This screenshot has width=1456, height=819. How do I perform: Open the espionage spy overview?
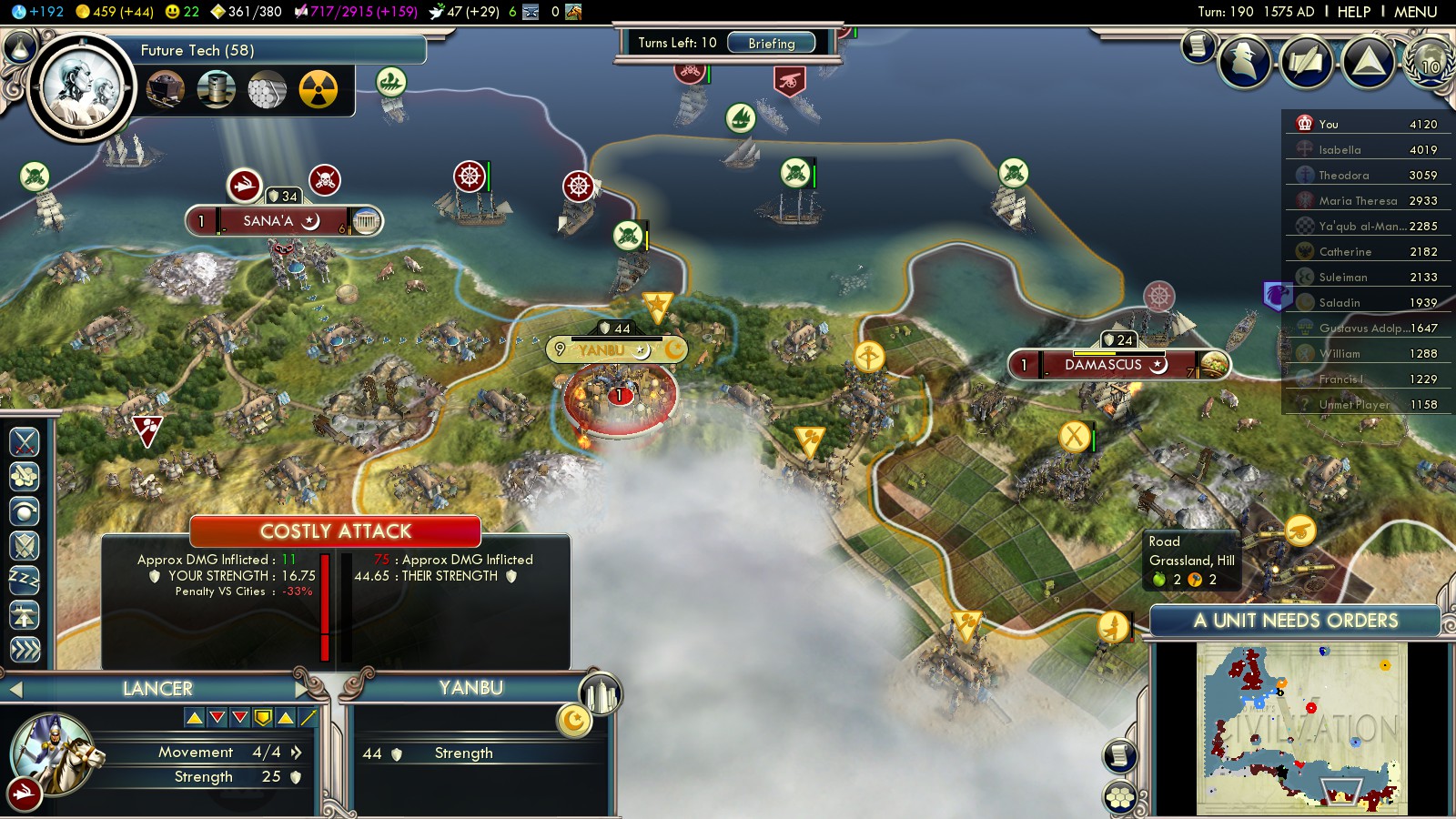[x=1244, y=62]
